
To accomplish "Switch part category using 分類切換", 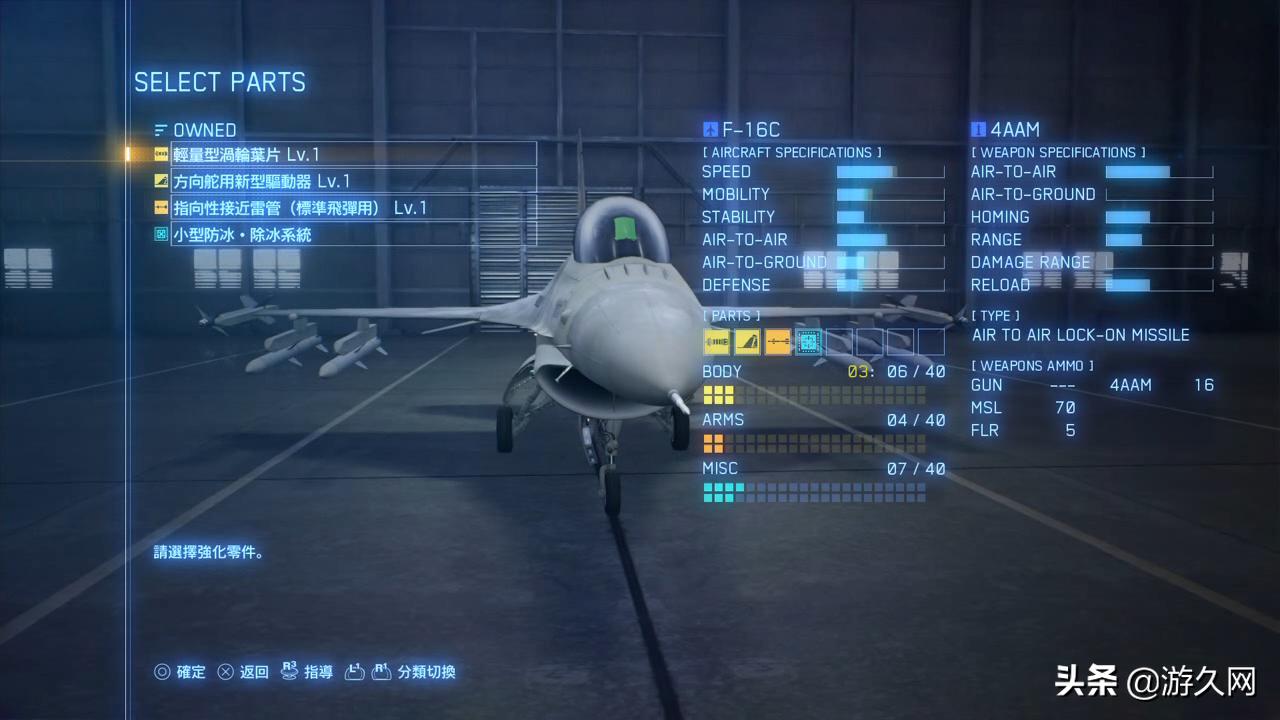I will (x=430, y=672).
